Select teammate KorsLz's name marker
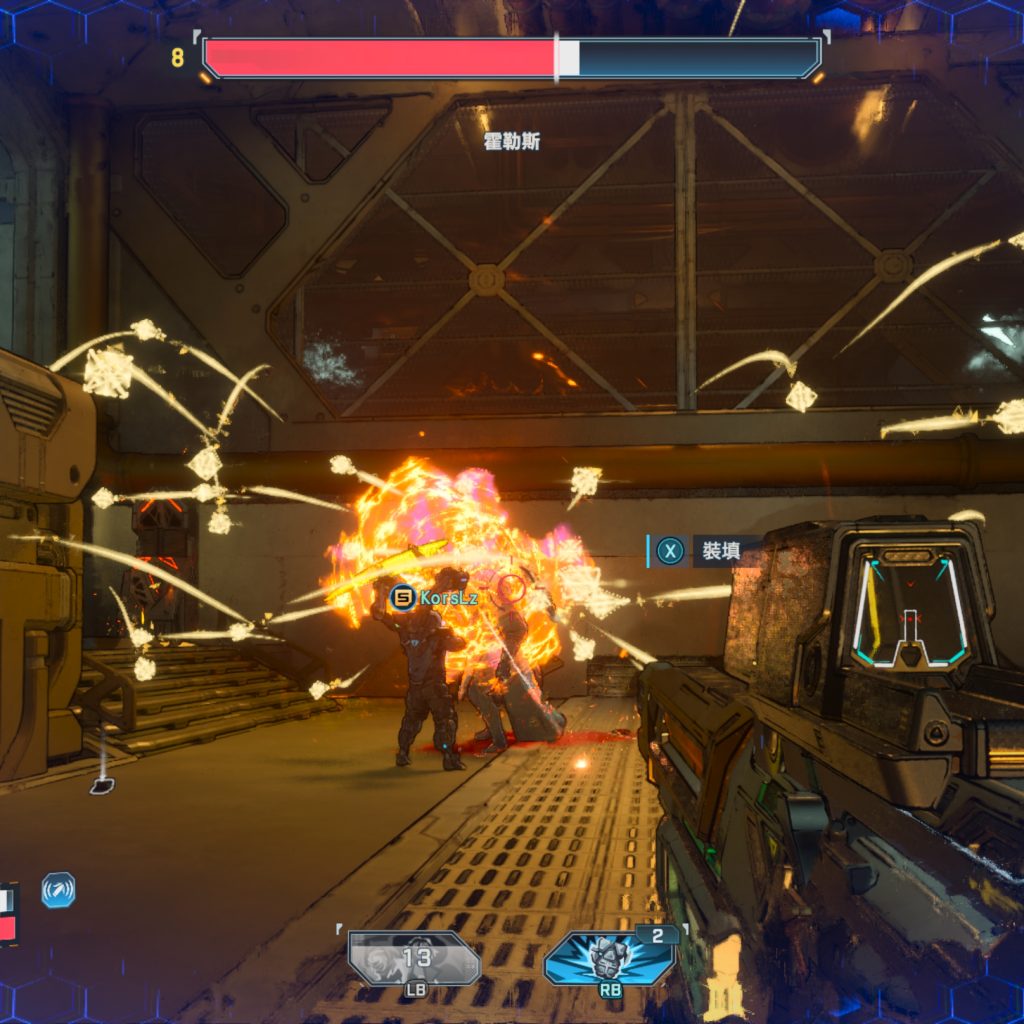The width and height of the screenshot is (1024, 1024). (x=435, y=598)
